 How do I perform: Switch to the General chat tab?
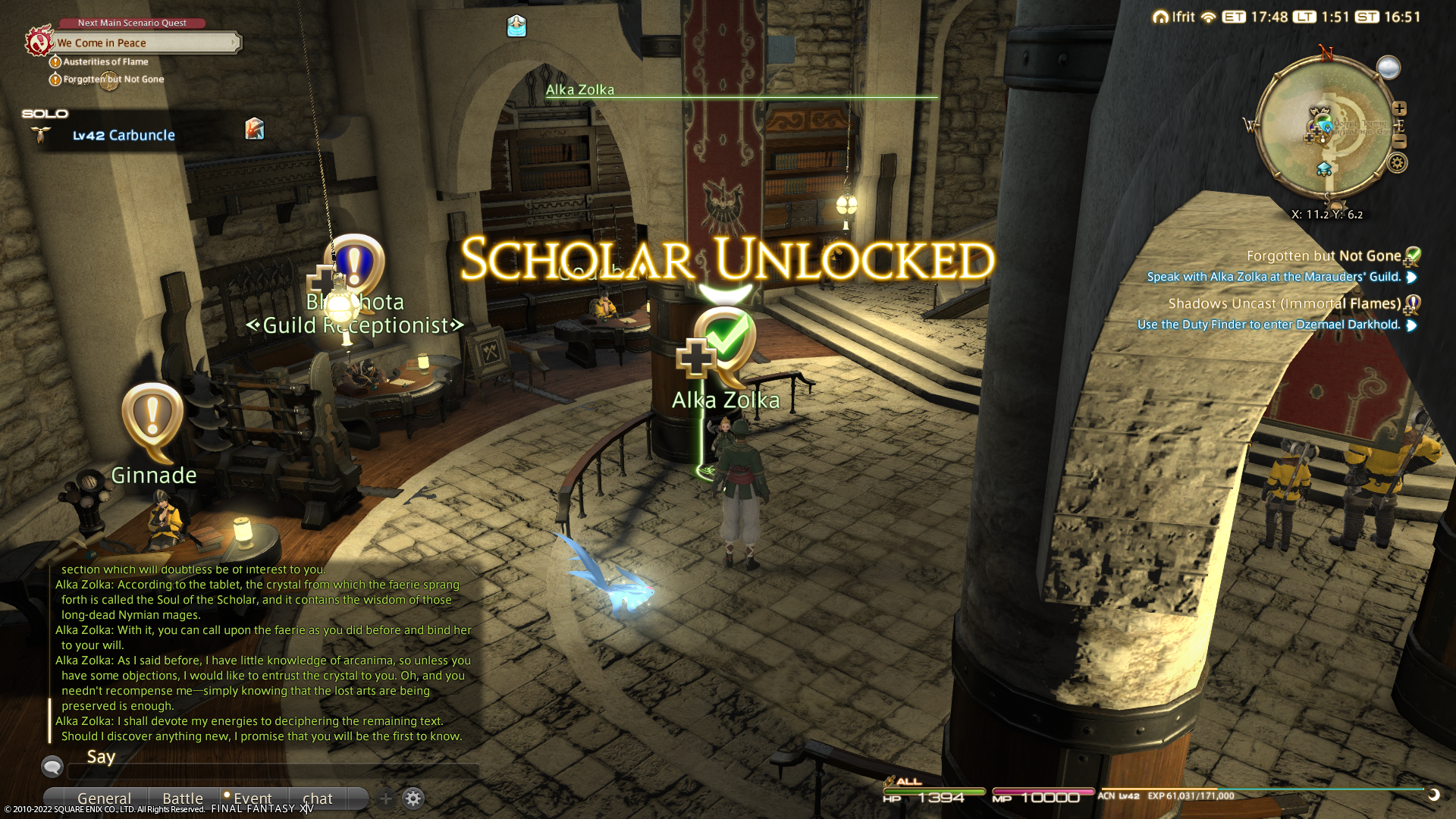coord(104,799)
